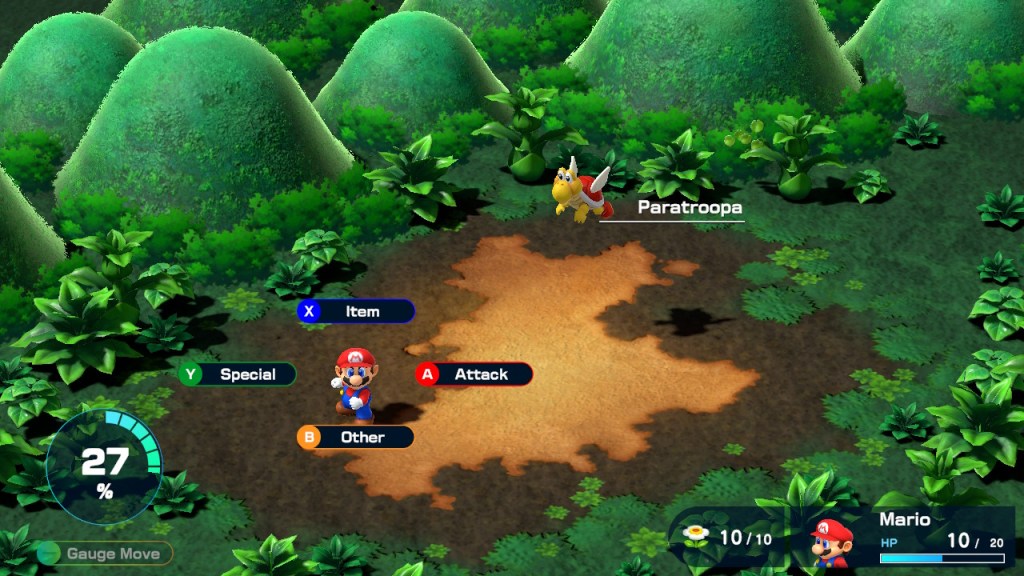Select Mario's portrait in the party panel
This screenshot has height=576, width=1024.
point(831,543)
